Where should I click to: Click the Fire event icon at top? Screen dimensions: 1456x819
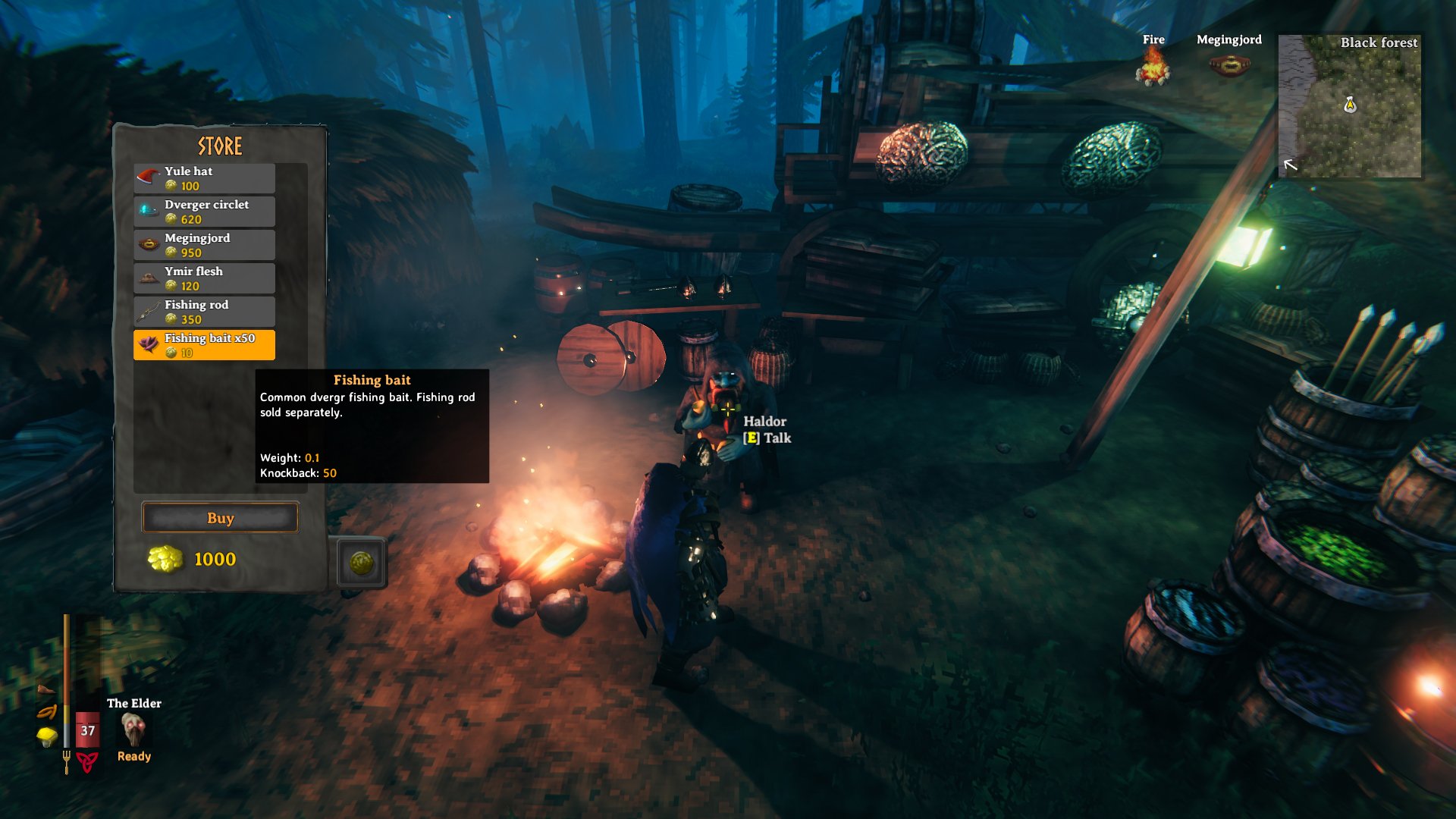tap(1153, 64)
